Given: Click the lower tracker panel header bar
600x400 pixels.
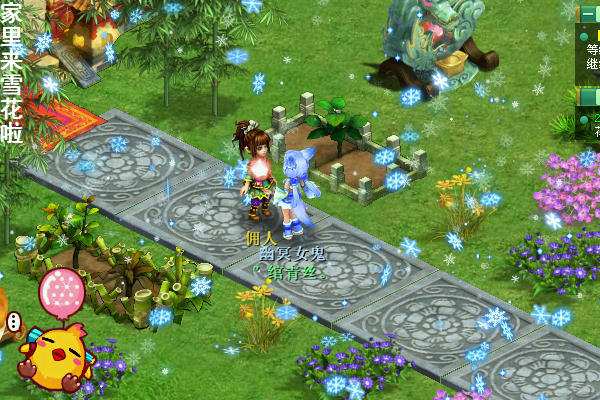Looking at the screenshot, I should [589, 97].
